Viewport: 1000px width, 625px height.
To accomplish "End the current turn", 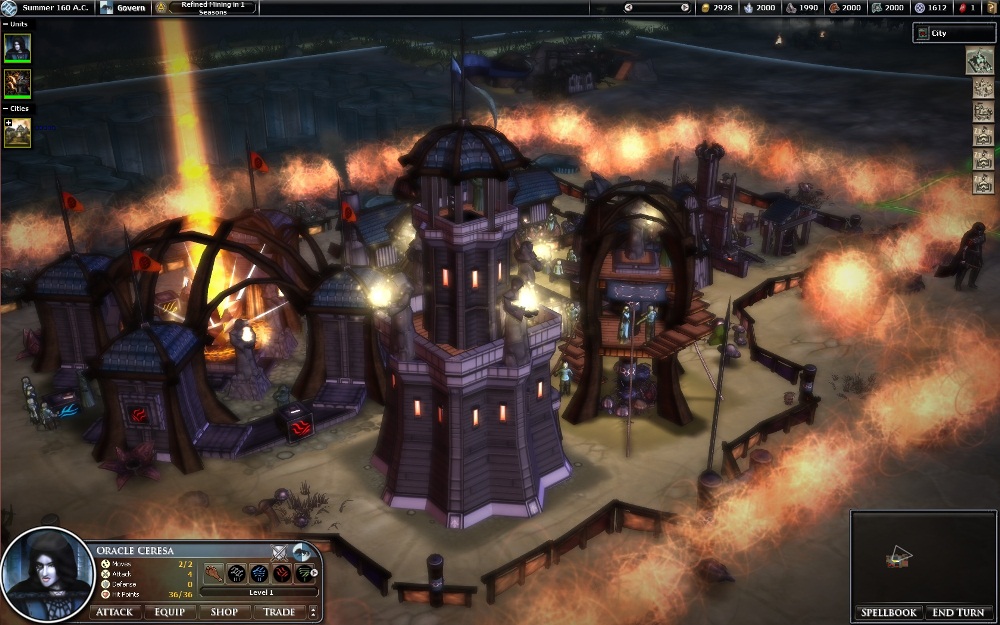I will coord(957,612).
